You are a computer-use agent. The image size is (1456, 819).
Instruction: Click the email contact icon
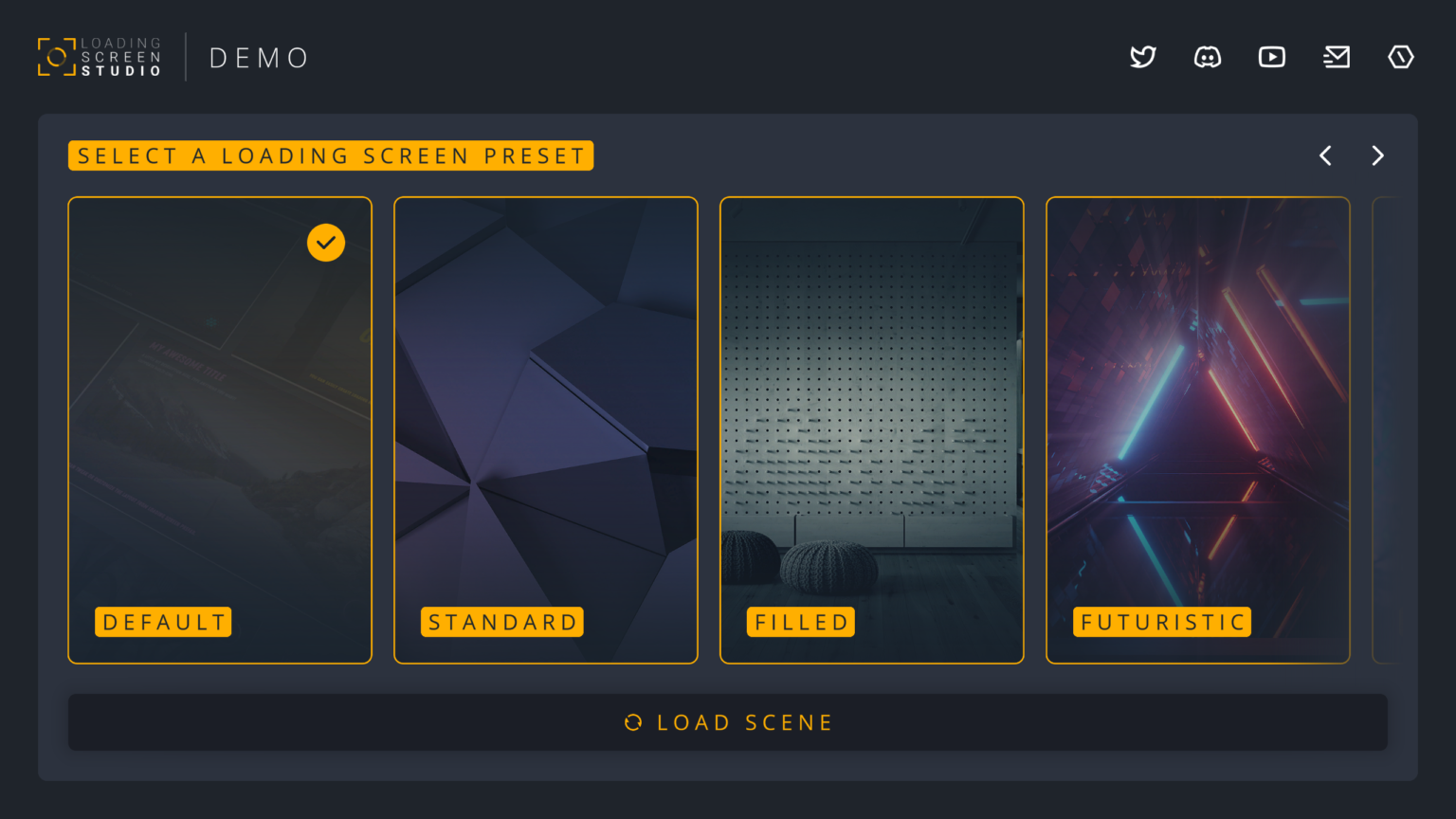click(x=1336, y=57)
